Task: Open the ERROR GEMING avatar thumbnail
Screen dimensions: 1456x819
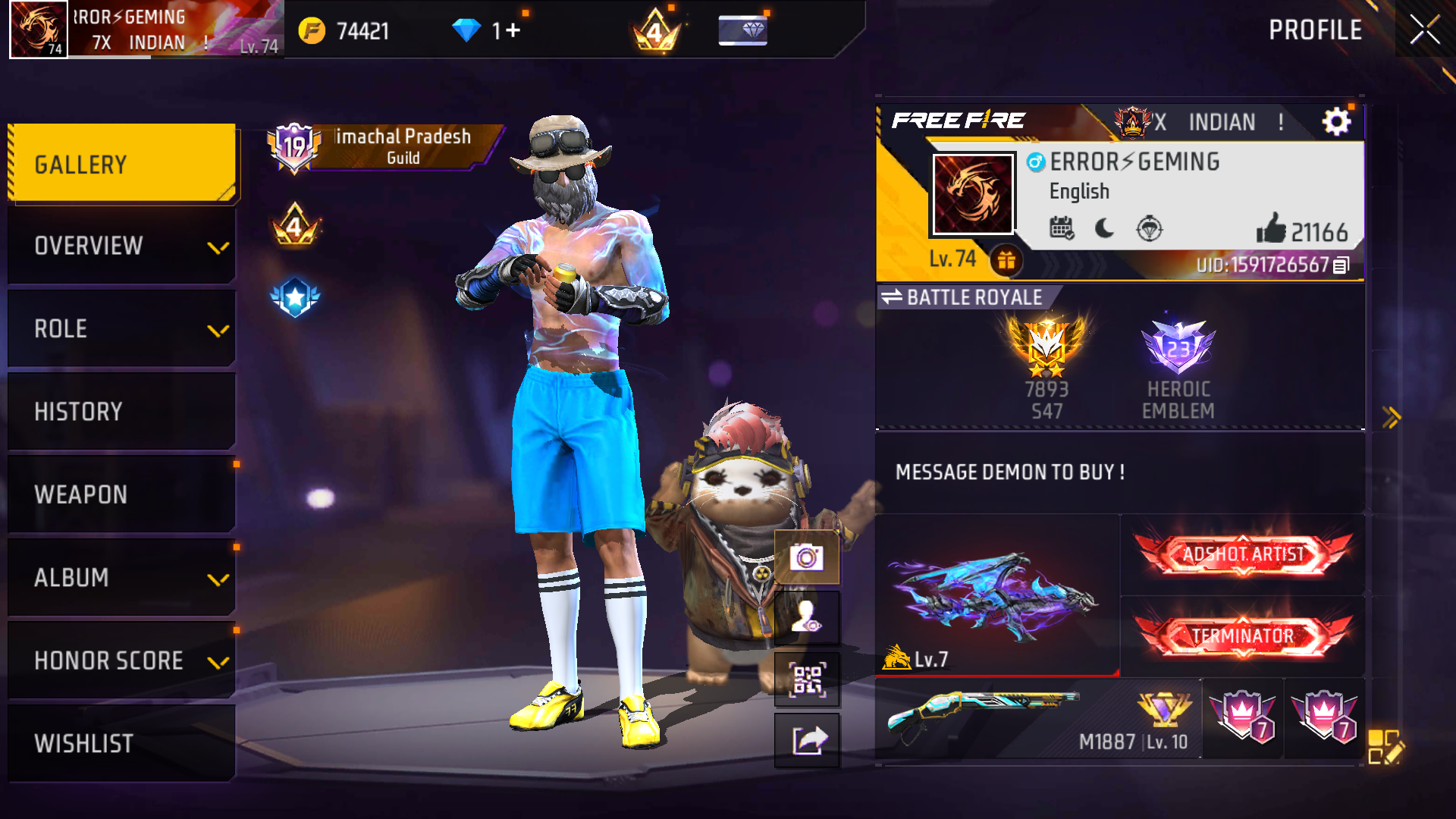Action: pyautogui.click(x=973, y=193)
